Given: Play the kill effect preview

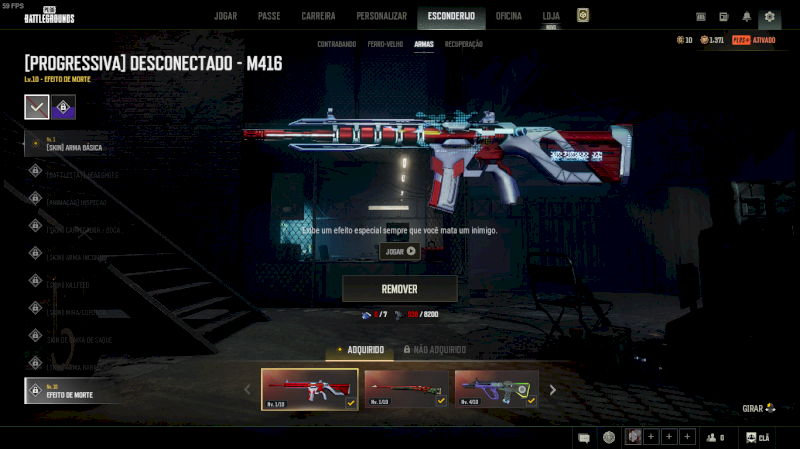Looking at the screenshot, I should (x=400, y=251).
